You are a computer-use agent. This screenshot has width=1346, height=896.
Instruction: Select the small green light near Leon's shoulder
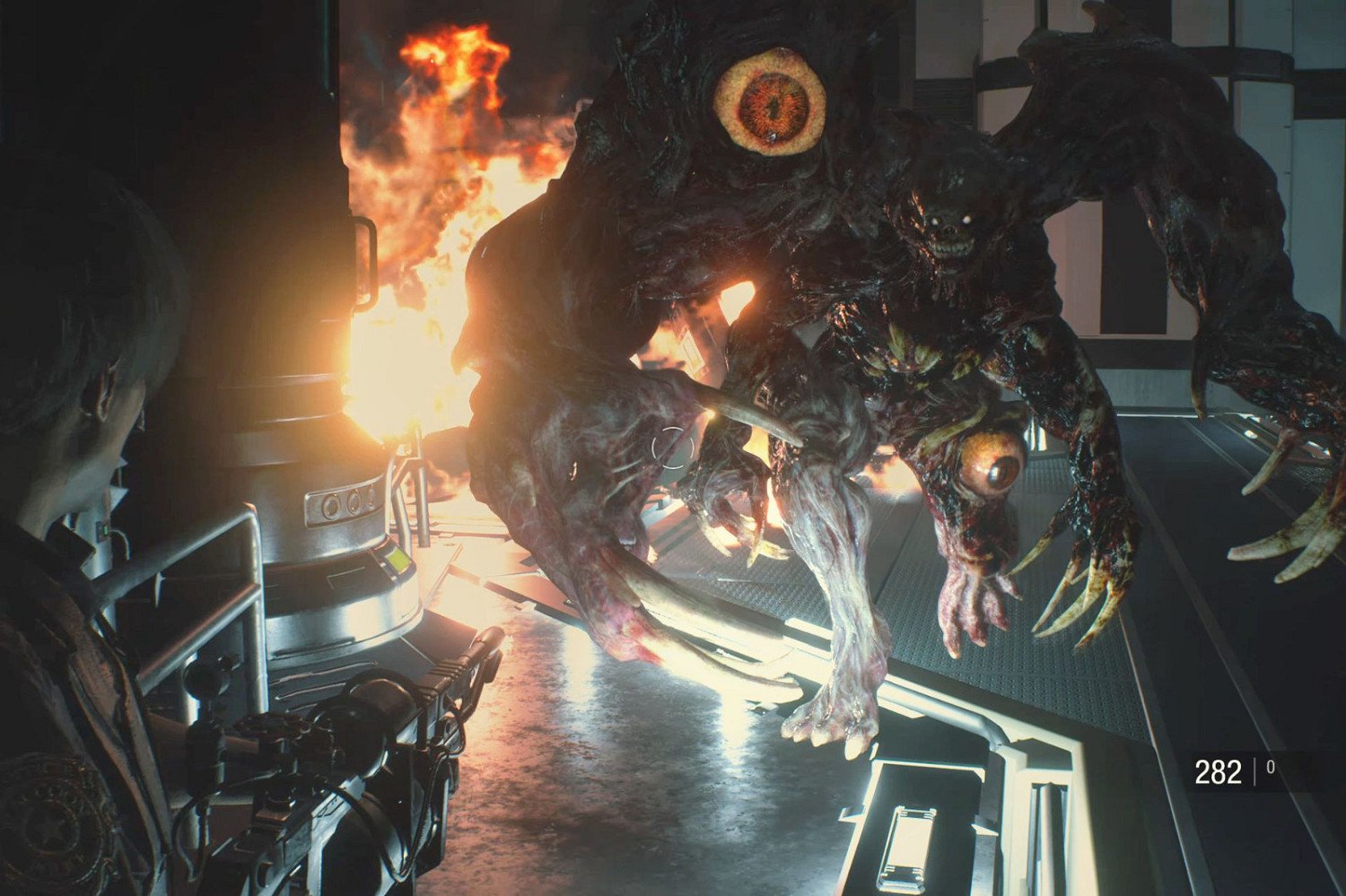[105, 529]
